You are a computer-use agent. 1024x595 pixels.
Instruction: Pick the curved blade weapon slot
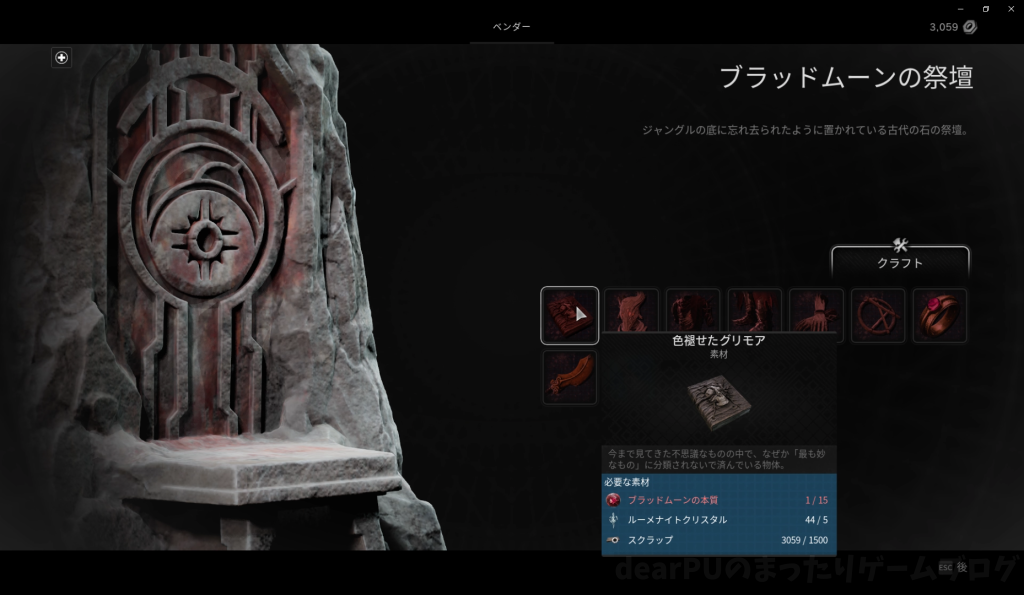570,377
